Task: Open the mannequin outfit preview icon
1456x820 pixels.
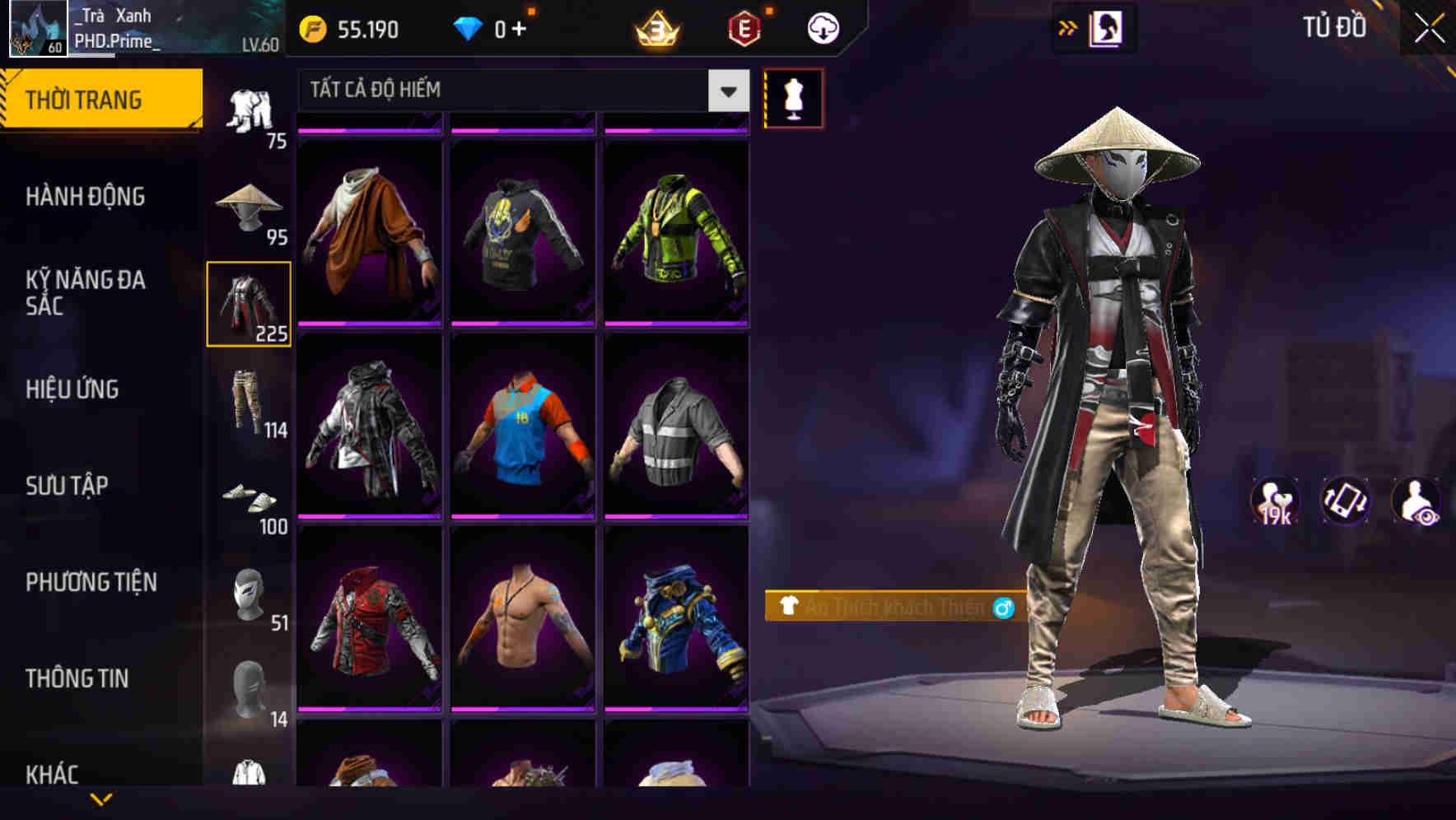Action: coord(793,97)
